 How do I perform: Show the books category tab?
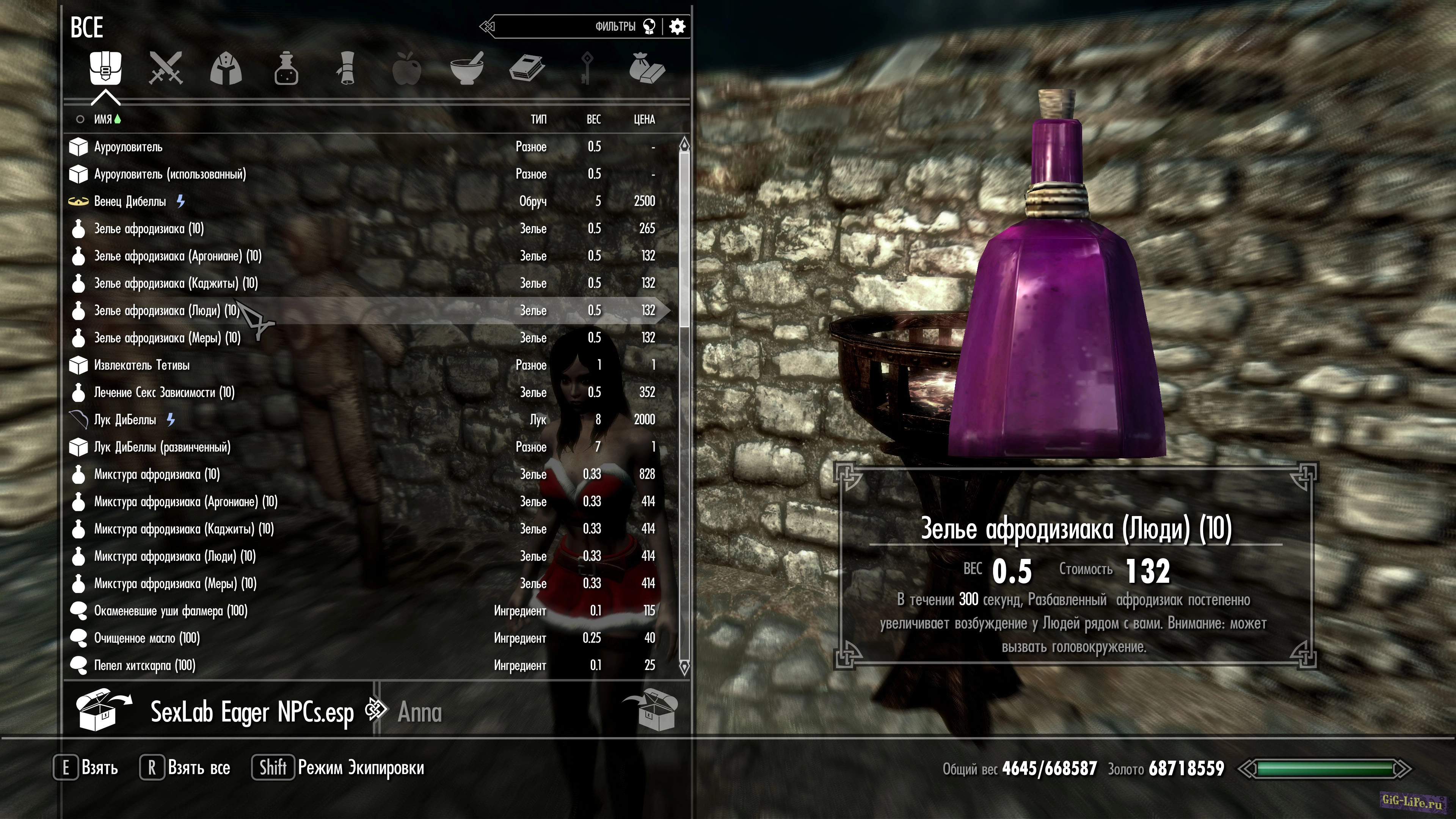527,69
